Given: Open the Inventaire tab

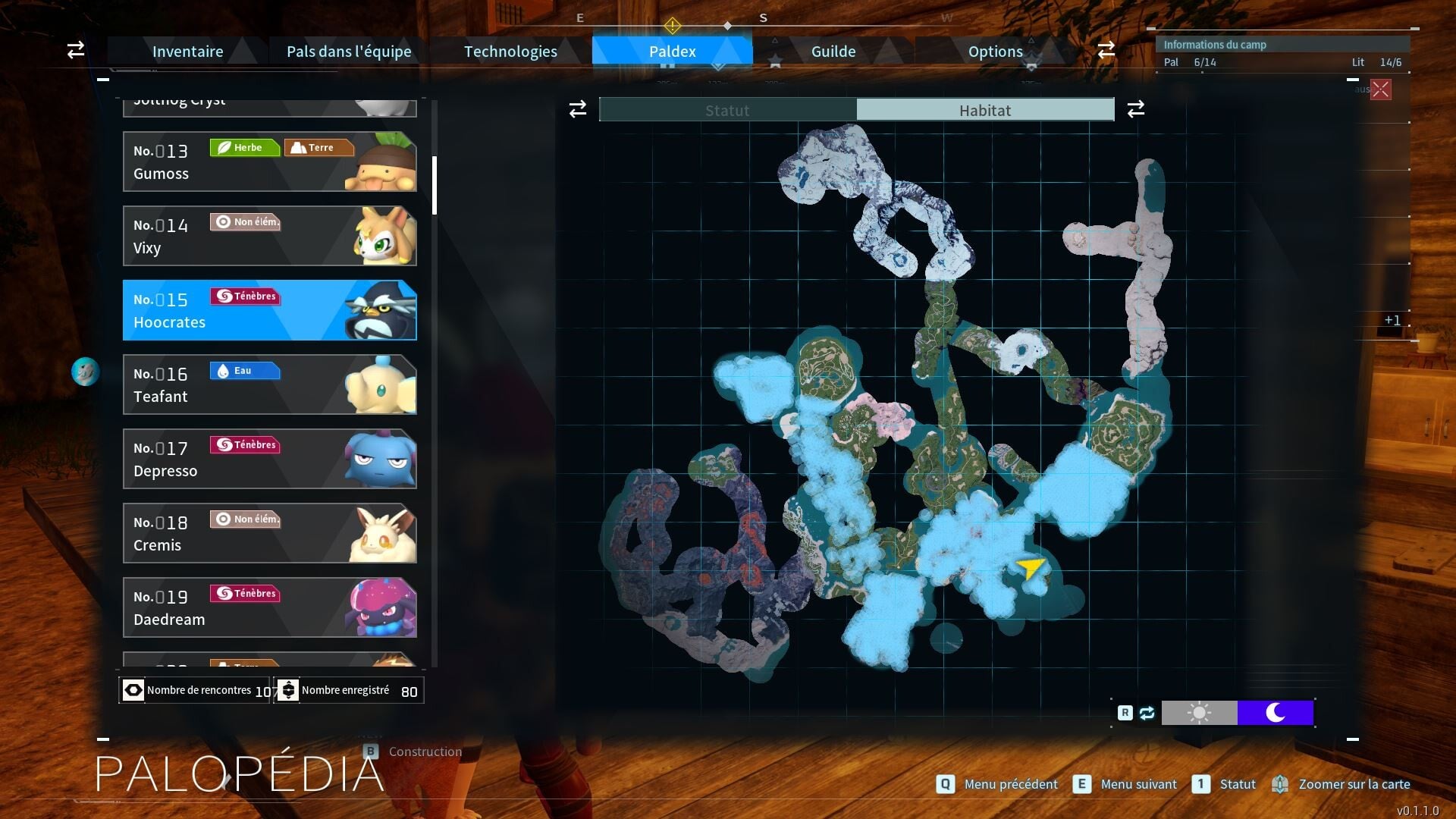Looking at the screenshot, I should pos(187,52).
